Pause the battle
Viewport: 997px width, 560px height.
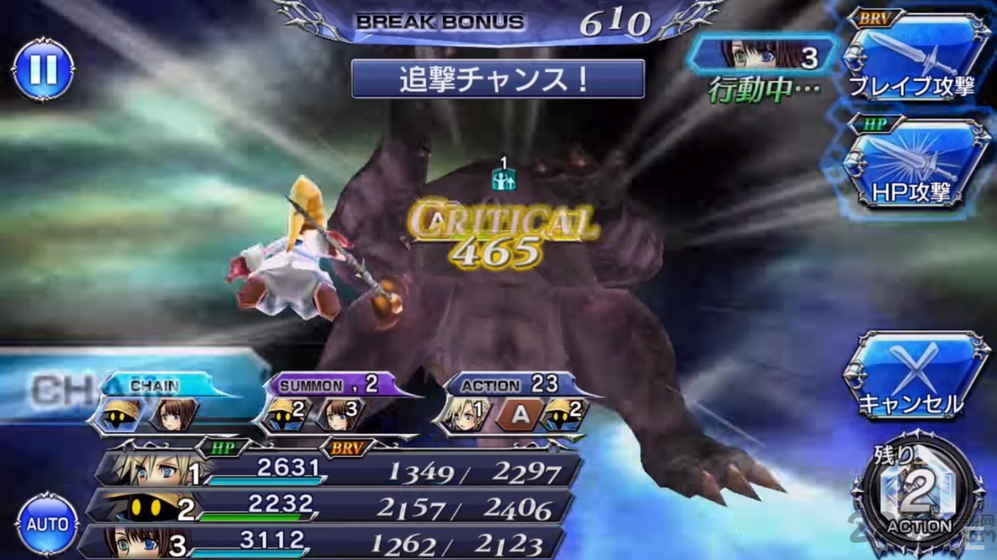click(x=43, y=69)
